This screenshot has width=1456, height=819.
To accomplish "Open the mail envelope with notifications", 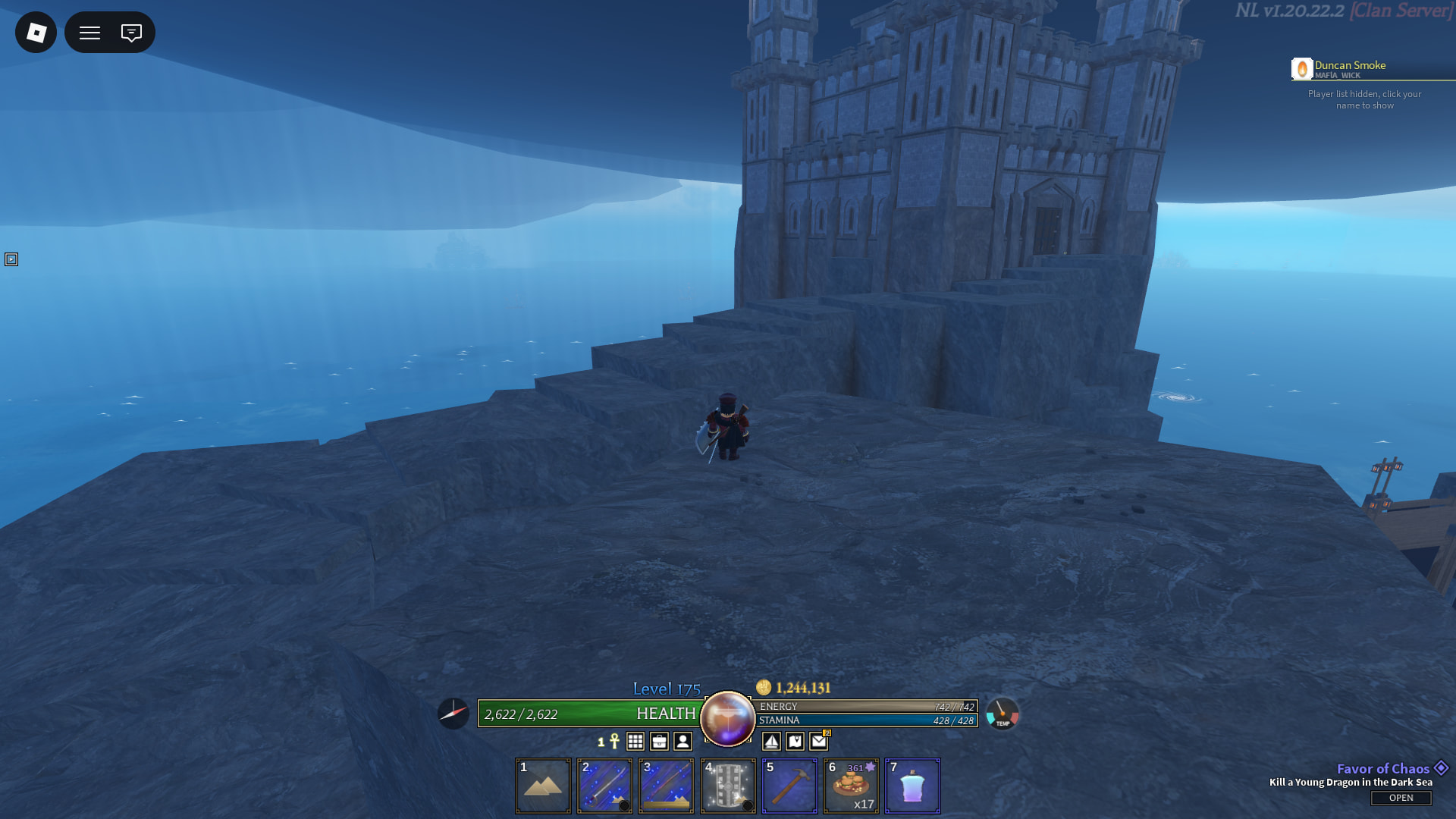I will (819, 741).
